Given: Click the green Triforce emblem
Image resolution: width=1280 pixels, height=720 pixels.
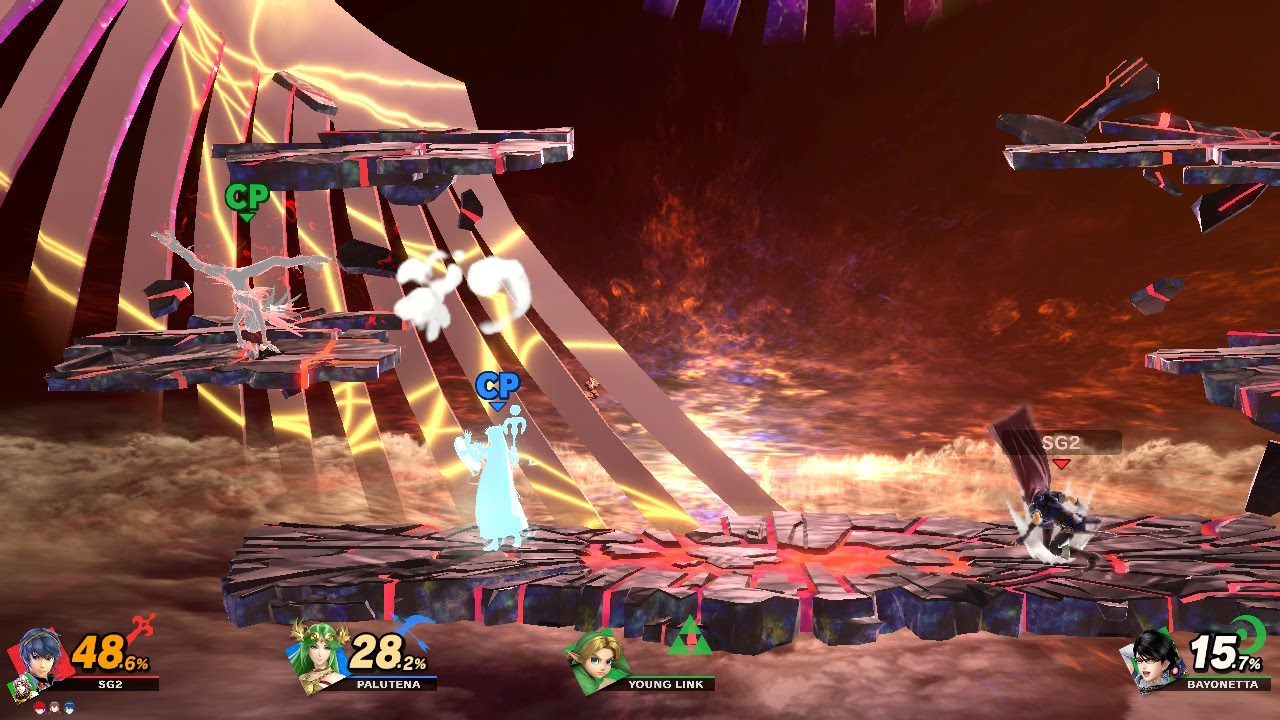Looking at the screenshot, I should (x=686, y=638).
